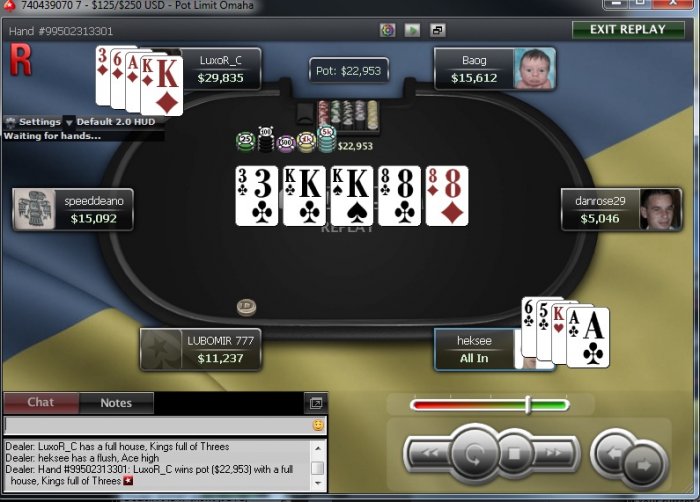
Task: Open the emoticon smiley picker
Action: point(318,425)
